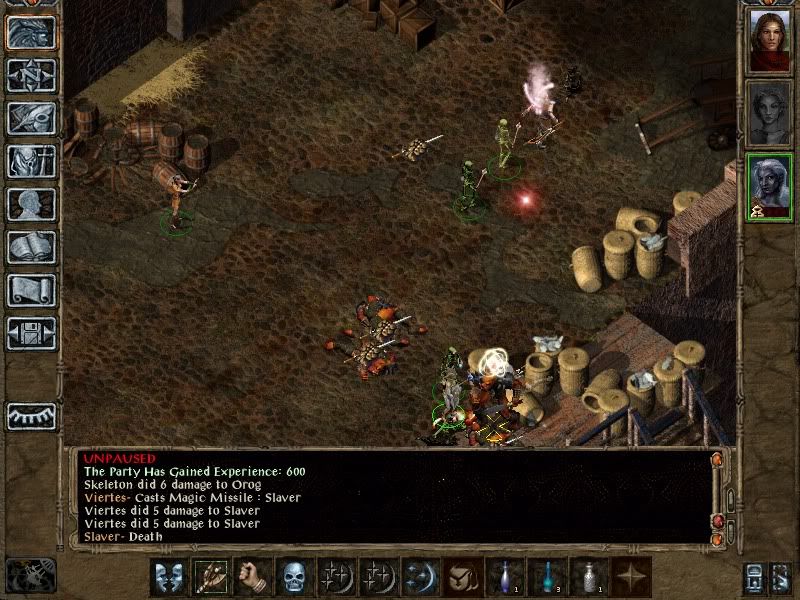Click the stone face return-to-game button
The height and width of the screenshot is (600, 800).
pyautogui.click(x=31, y=32)
